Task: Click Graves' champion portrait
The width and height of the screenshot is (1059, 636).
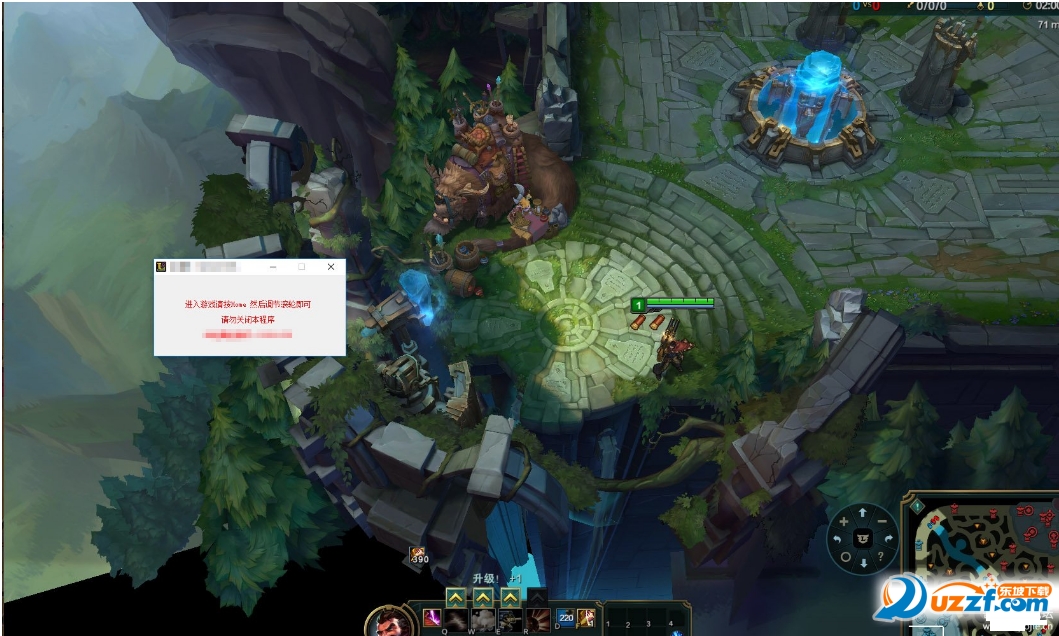Action: [x=384, y=624]
